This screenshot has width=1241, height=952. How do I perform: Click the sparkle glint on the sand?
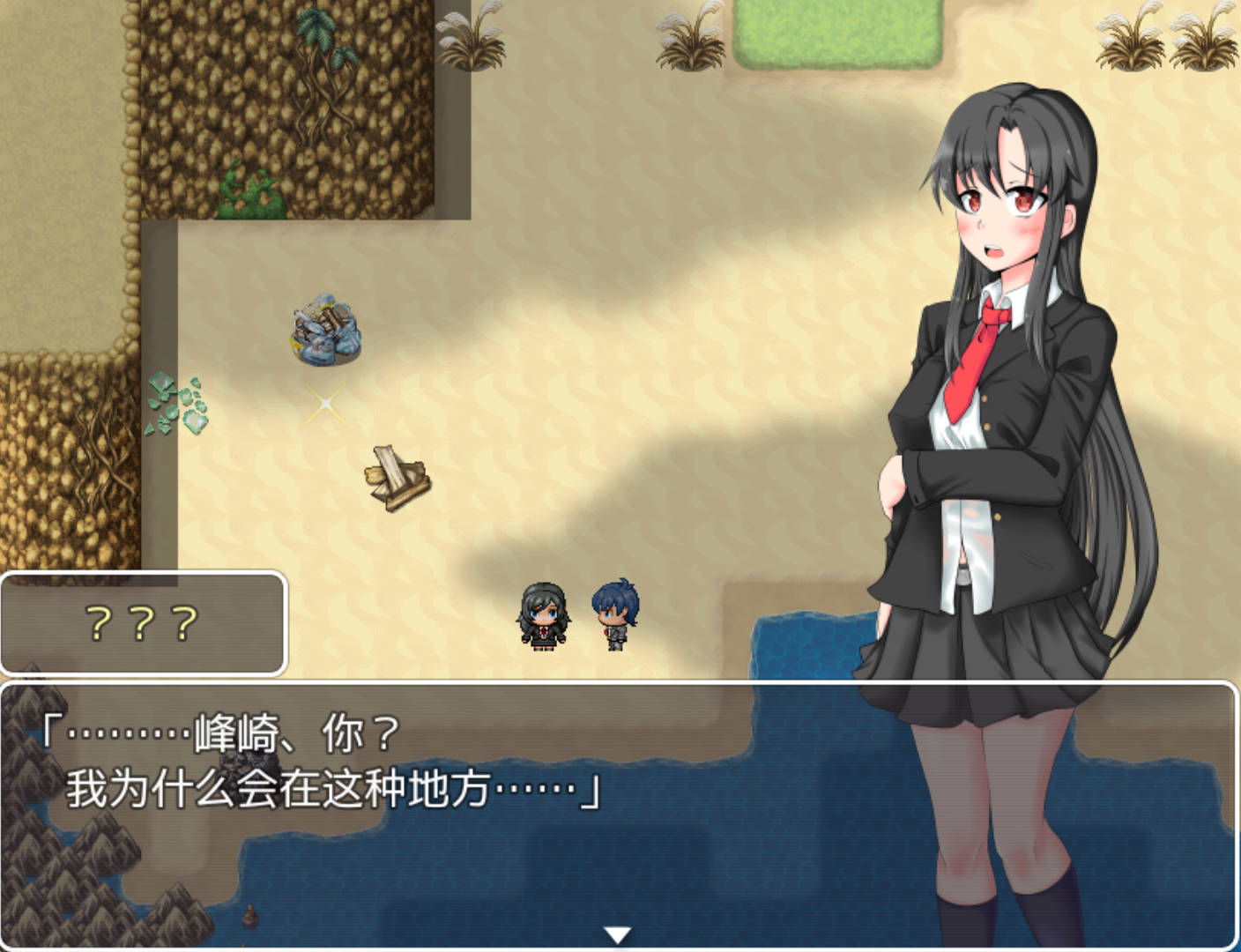pyautogui.click(x=323, y=404)
